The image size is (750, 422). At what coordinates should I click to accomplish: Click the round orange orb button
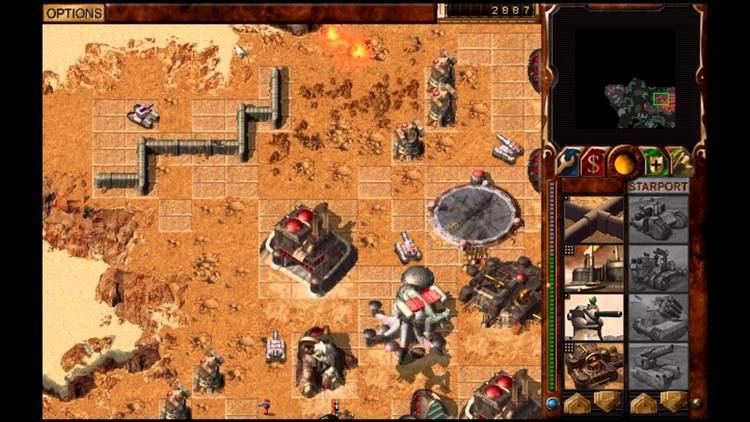626,162
